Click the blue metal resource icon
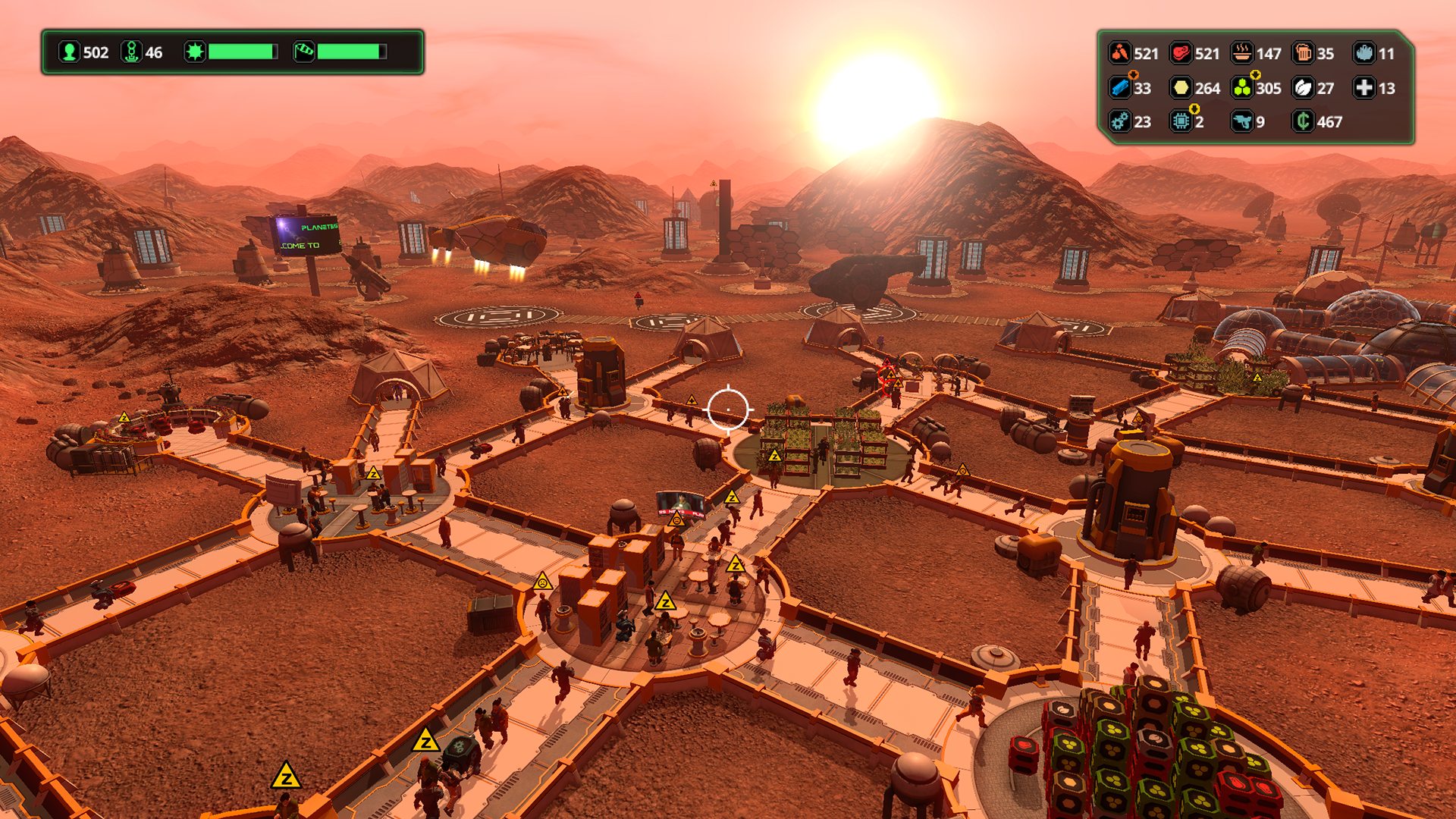Viewport: 1456px width, 819px height. (x=1120, y=88)
